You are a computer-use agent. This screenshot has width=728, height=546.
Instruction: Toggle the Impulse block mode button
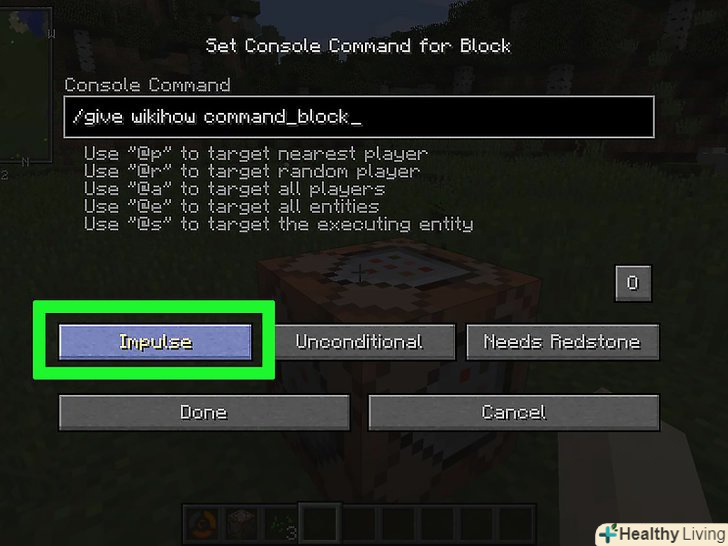[x=155, y=342]
